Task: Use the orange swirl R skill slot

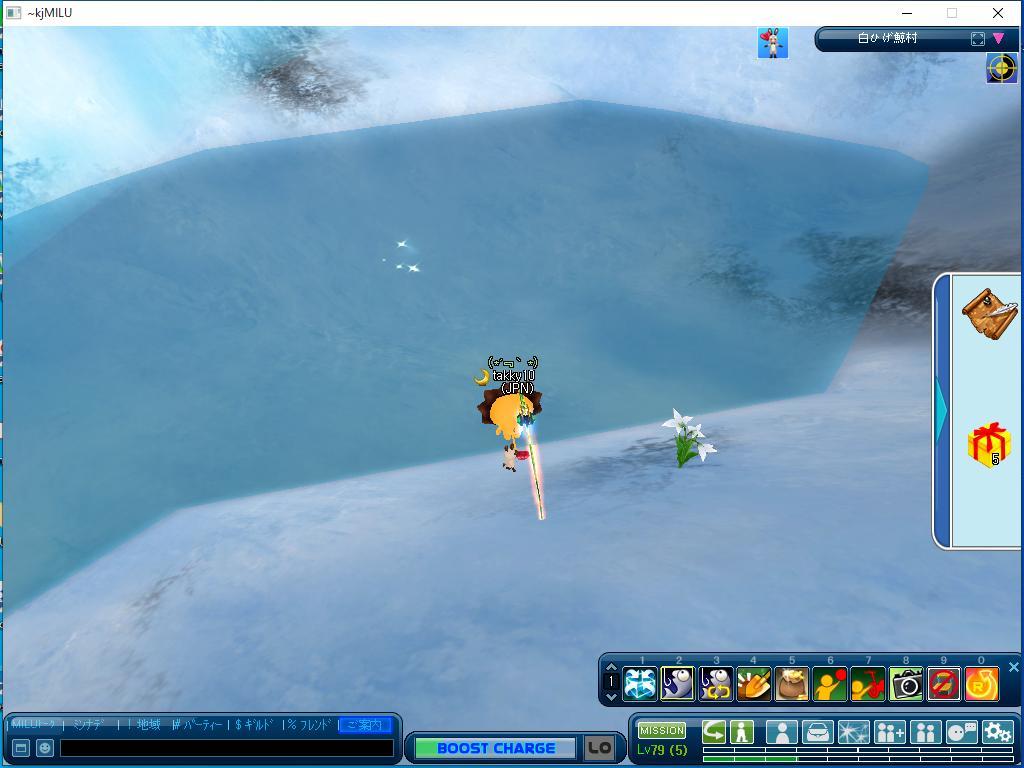Action: pyautogui.click(x=981, y=685)
